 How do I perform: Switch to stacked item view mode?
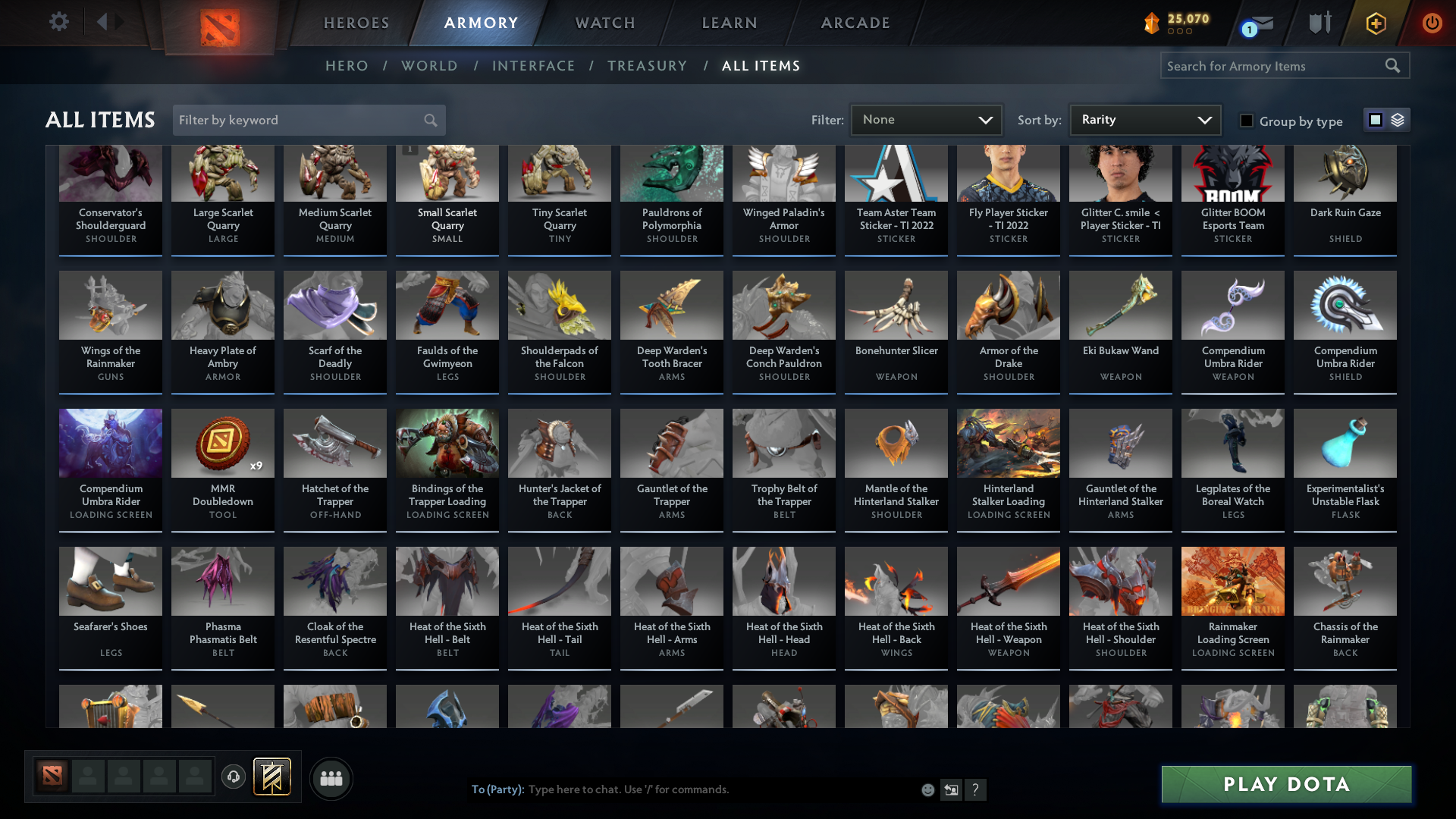tap(1396, 120)
